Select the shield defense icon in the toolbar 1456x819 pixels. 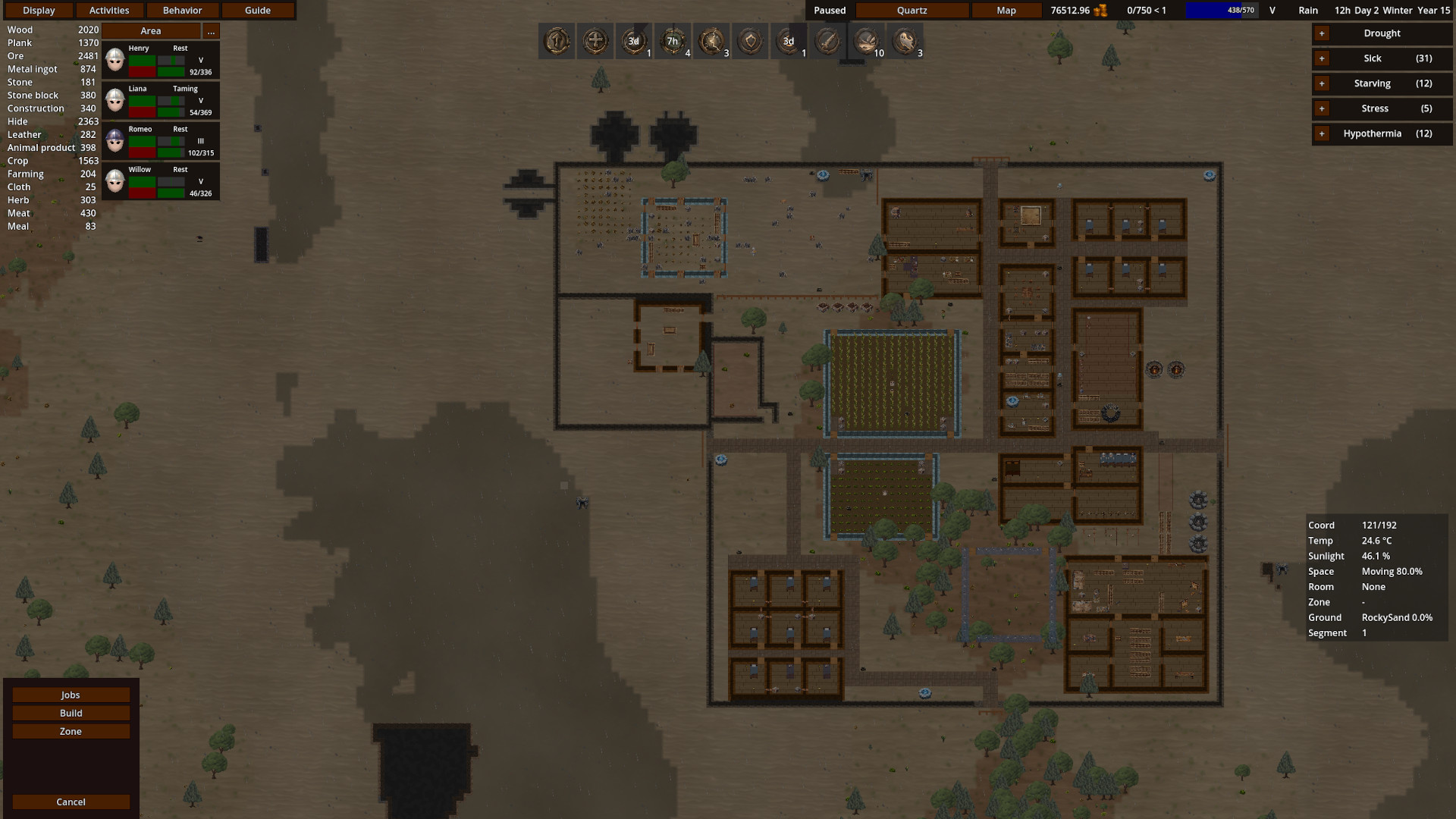click(750, 41)
